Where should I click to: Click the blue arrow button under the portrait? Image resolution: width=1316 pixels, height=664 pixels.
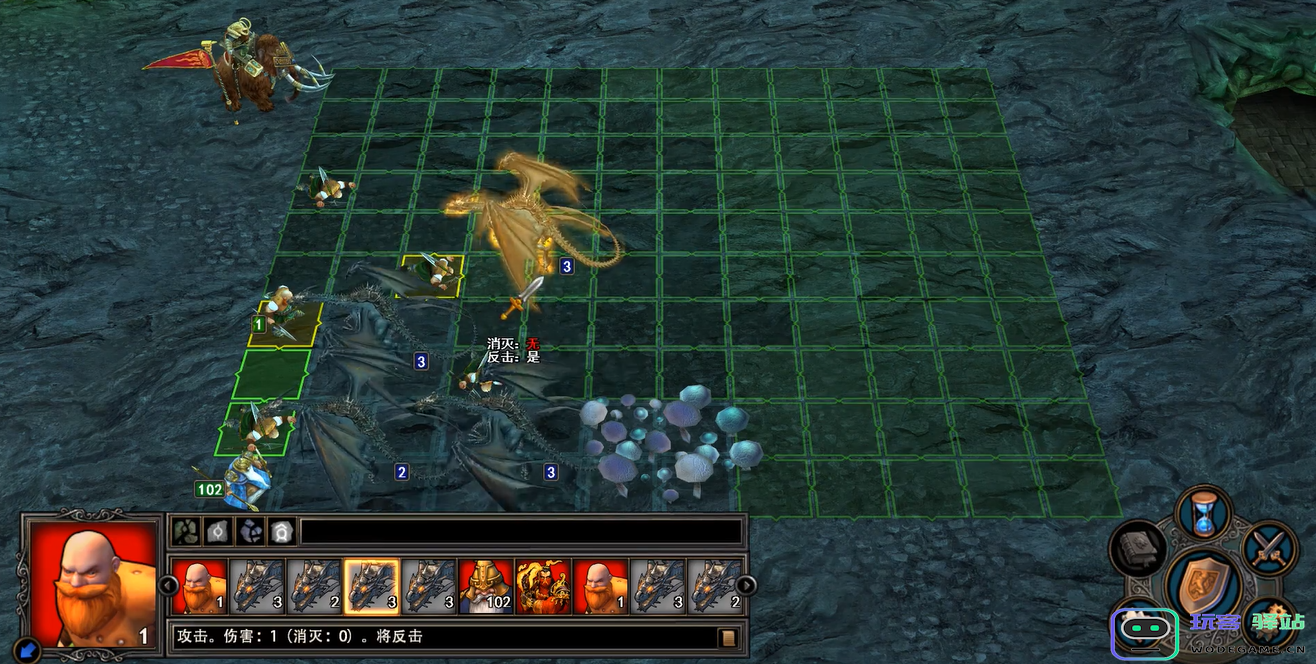[x=28, y=651]
